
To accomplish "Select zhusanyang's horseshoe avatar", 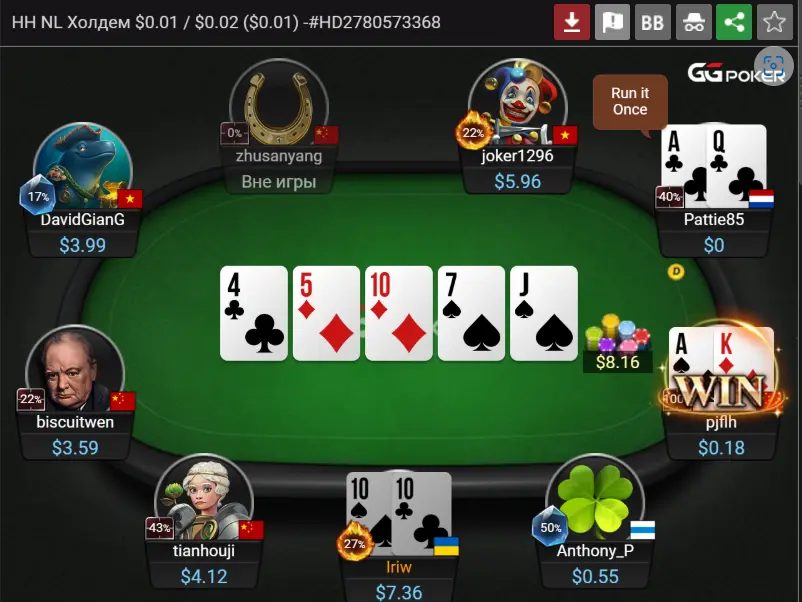I will point(278,104).
